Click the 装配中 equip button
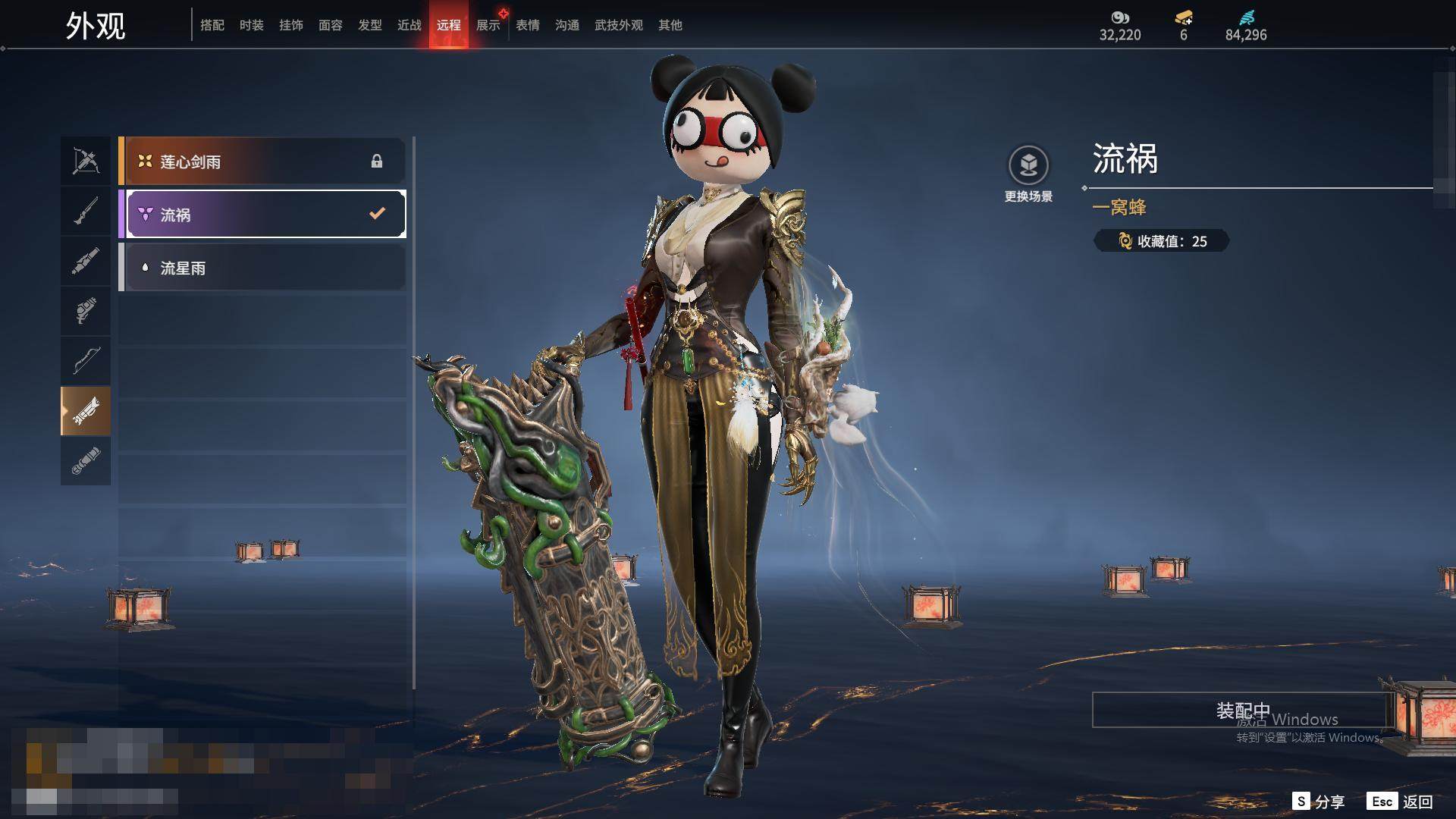Screen dimensions: 1456x819 (1242, 710)
